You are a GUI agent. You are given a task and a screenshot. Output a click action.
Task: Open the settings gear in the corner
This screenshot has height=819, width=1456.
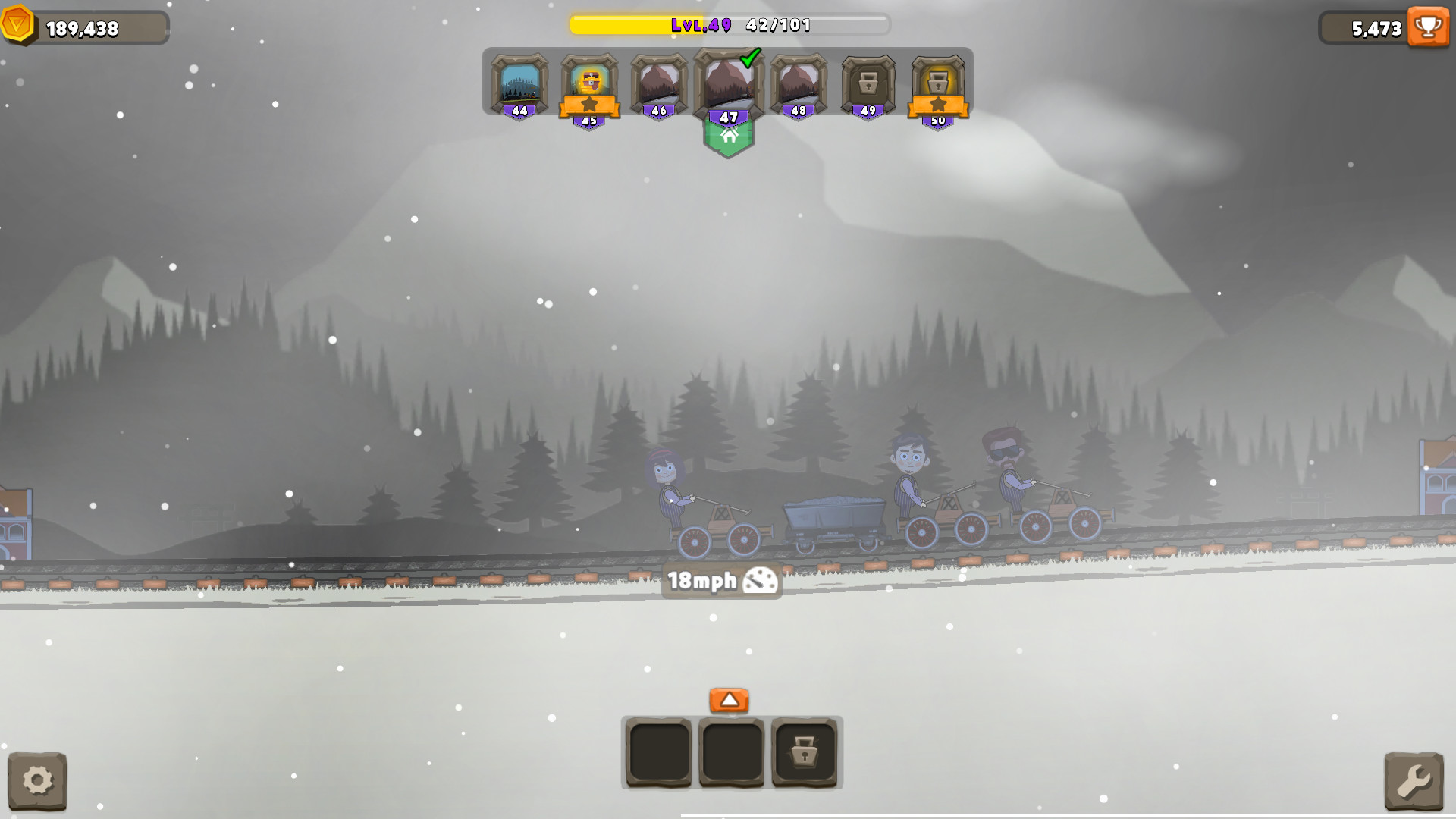tap(39, 780)
